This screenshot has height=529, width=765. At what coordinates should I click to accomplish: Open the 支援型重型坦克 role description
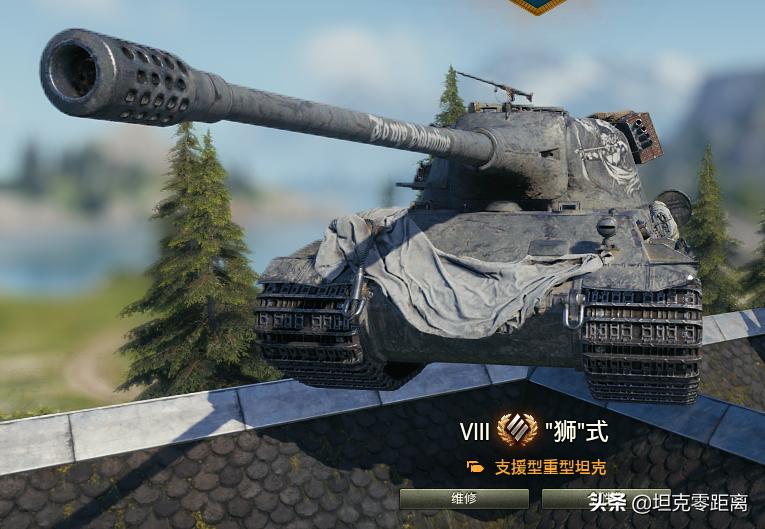click(x=550, y=467)
